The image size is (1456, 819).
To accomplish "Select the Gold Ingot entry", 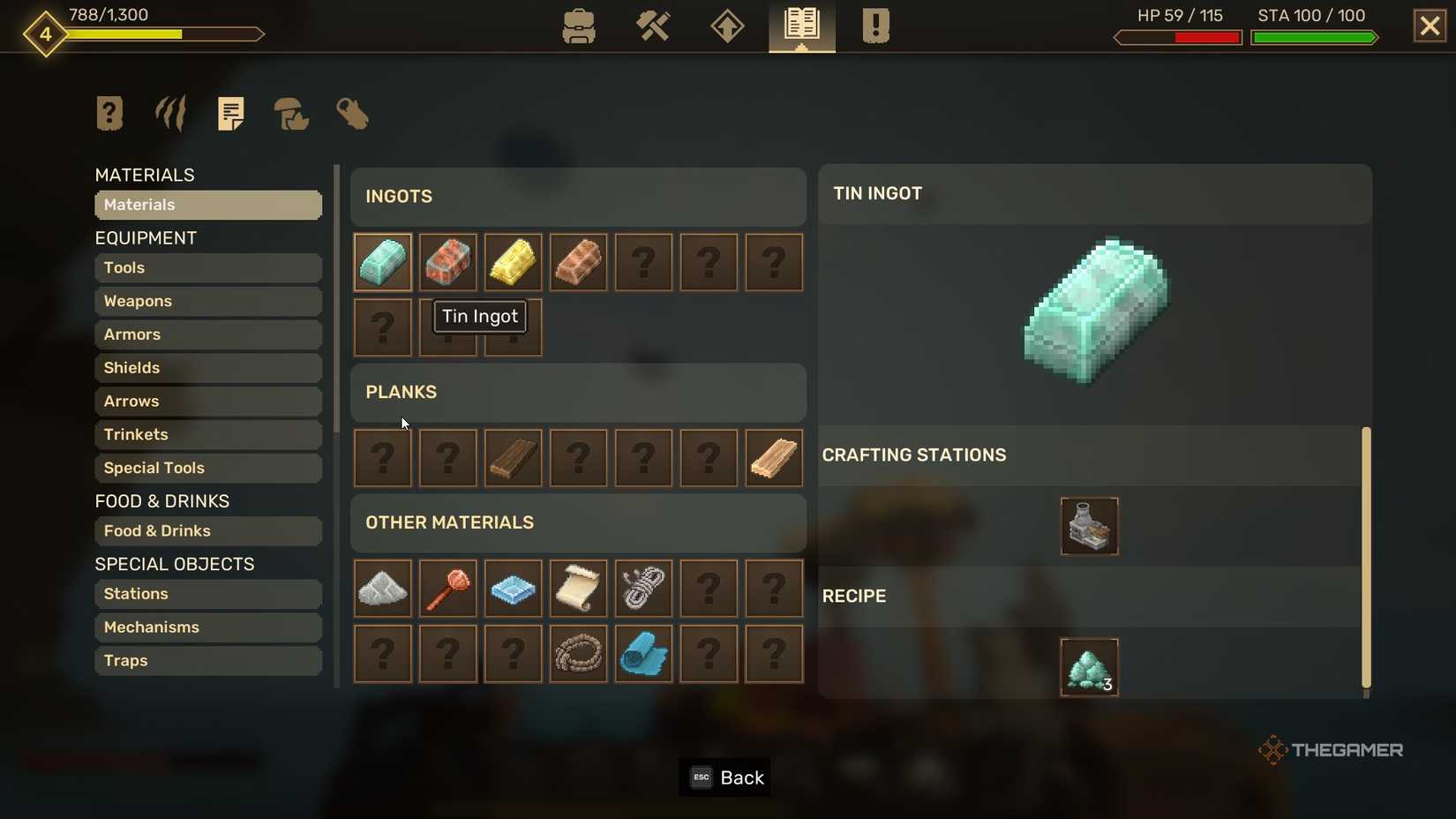I will 513,262.
